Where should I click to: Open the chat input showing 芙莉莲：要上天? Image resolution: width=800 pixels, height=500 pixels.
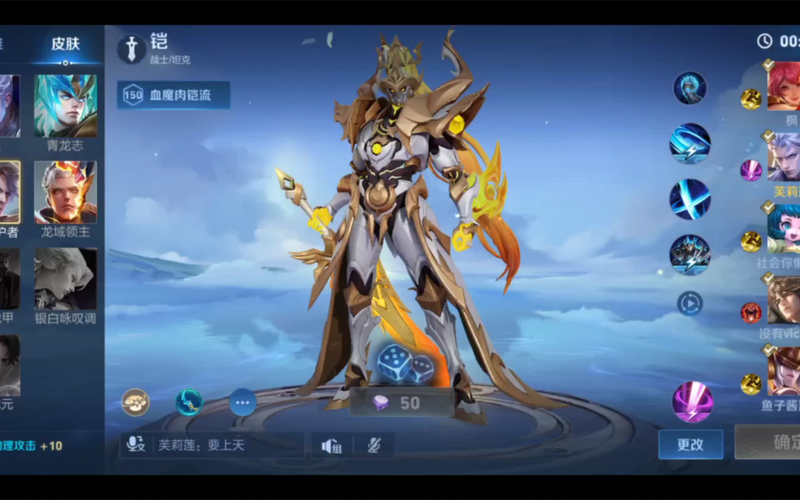[x=212, y=445]
